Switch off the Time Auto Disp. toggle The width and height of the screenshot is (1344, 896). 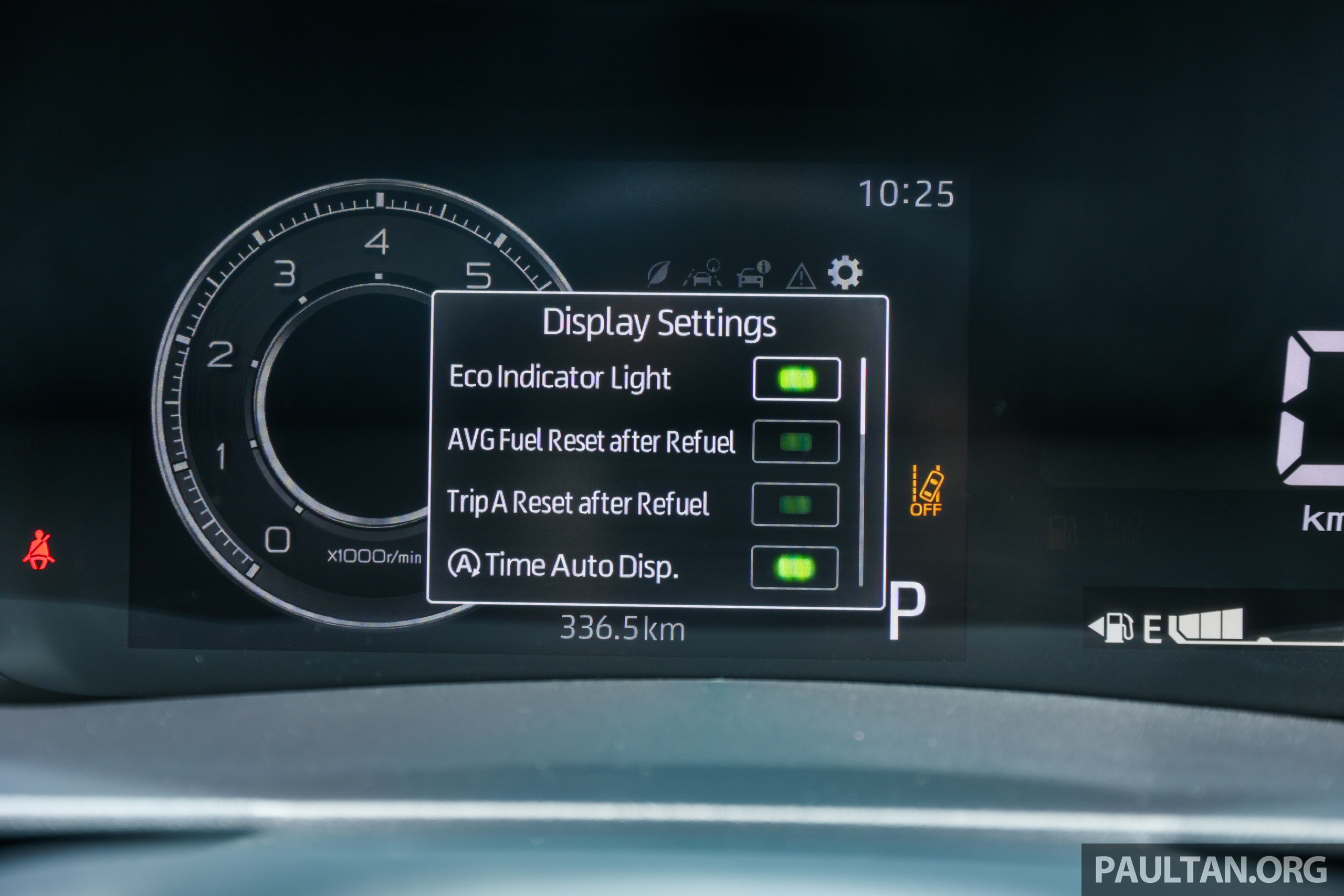coord(794,567)
